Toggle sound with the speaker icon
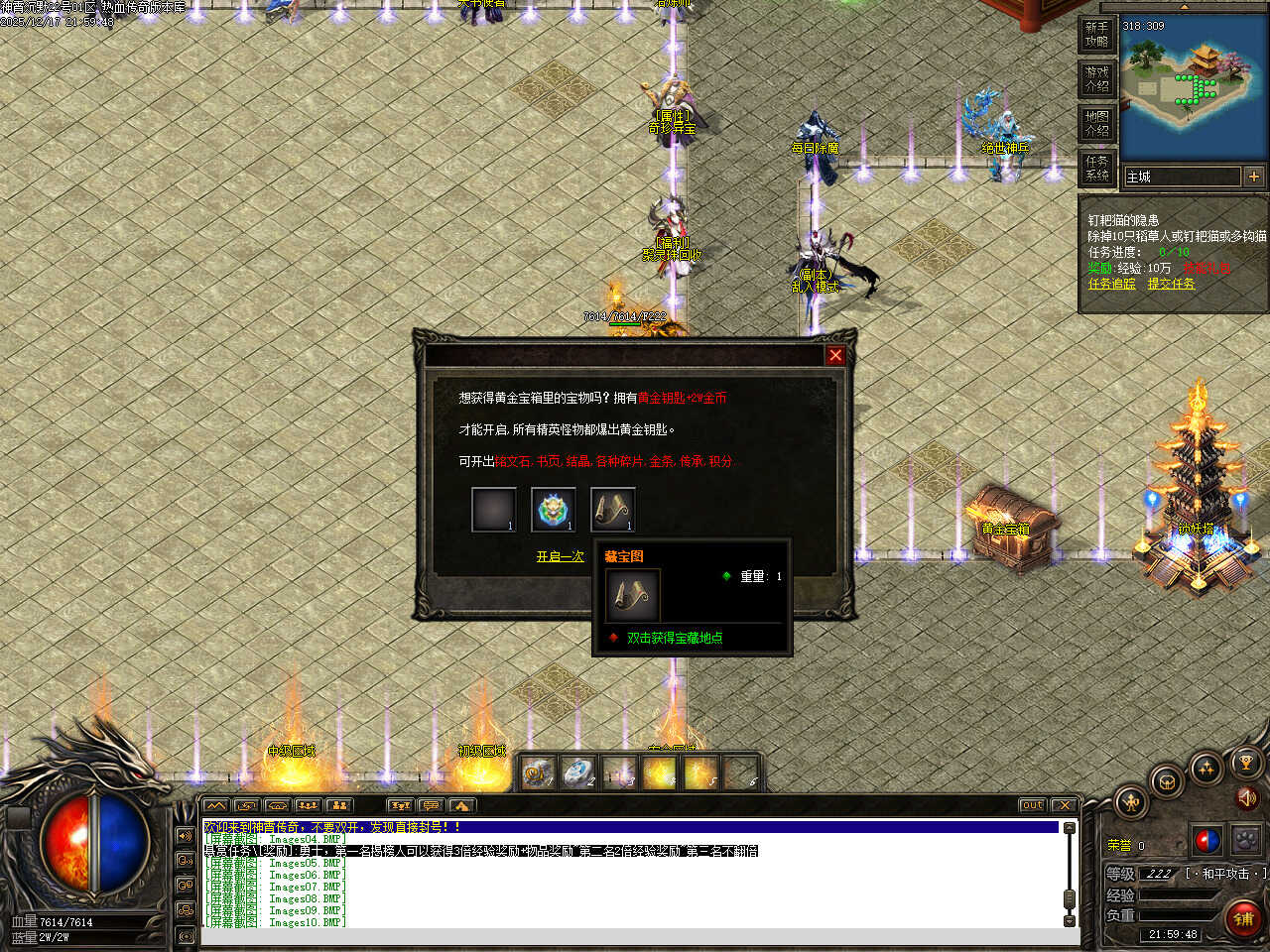This screenshot has width=1270, height=952. [1248, 796]
